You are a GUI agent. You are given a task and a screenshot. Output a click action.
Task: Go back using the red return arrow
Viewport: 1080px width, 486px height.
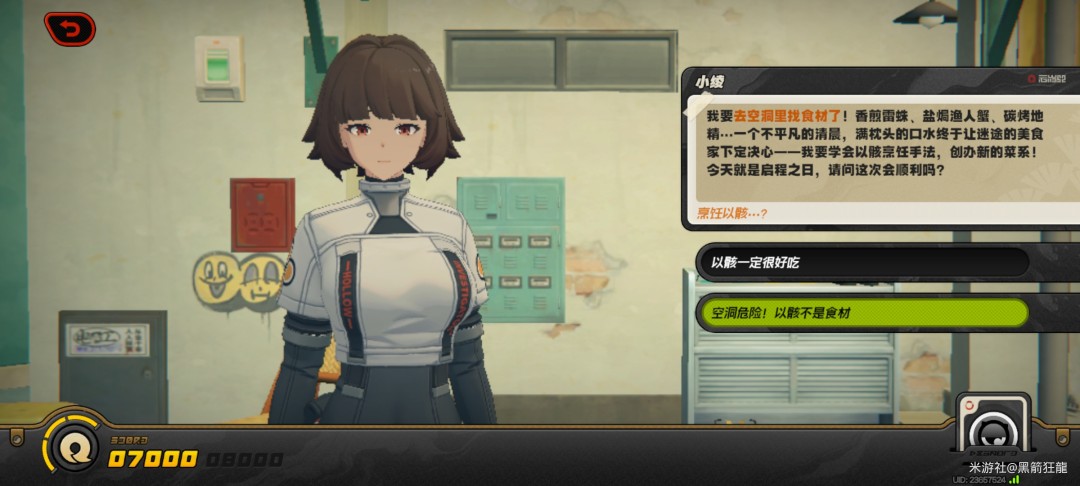(x=70, y=29)
